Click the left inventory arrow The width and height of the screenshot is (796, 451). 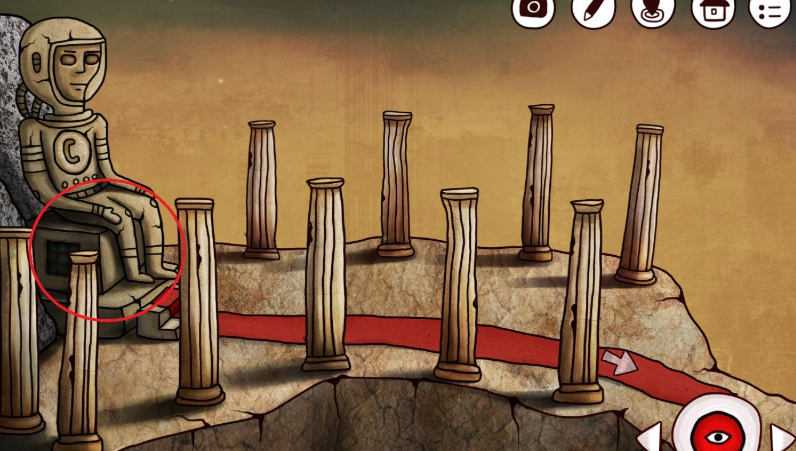tap(649, 437)
